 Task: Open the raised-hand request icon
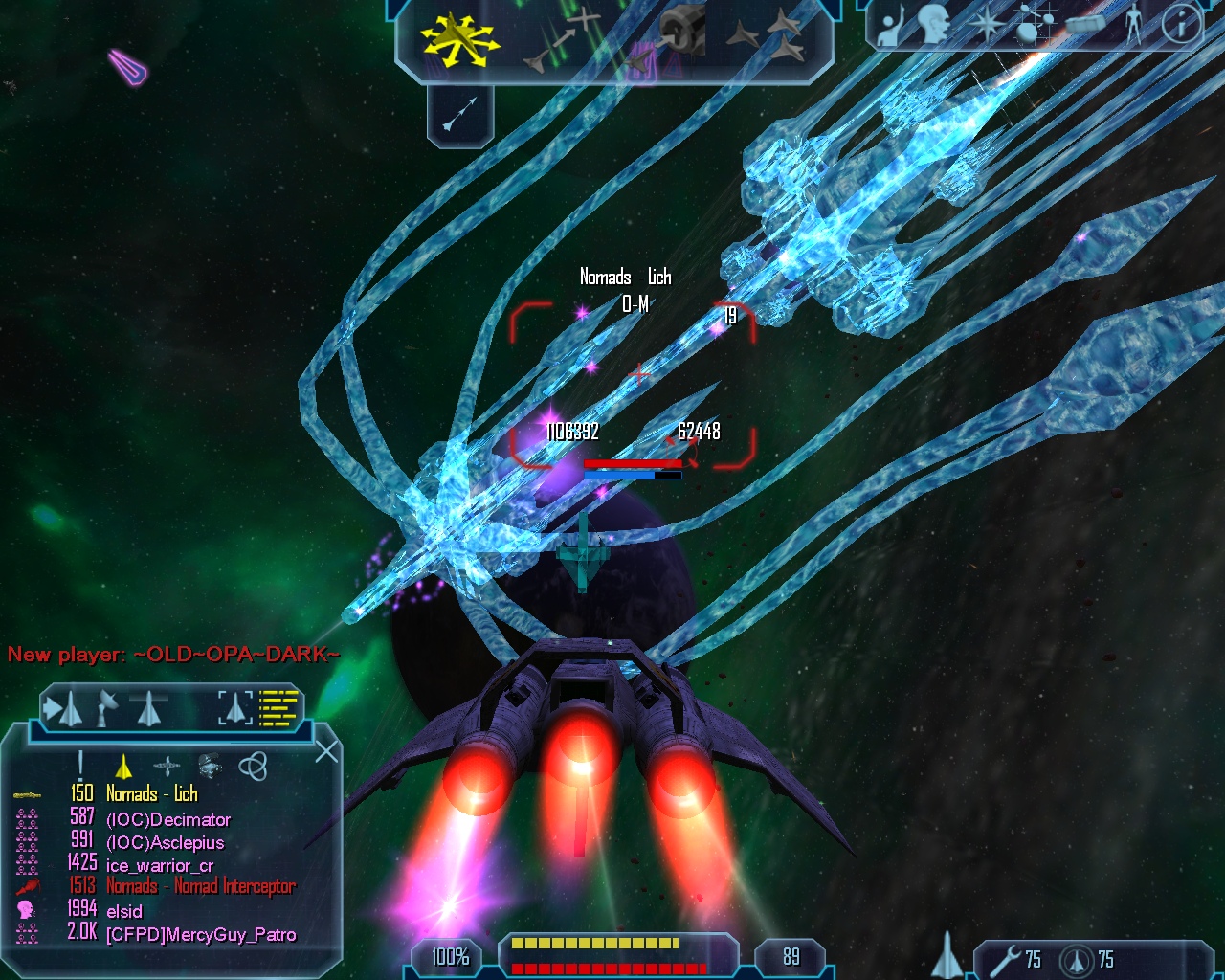coord(892,27)
